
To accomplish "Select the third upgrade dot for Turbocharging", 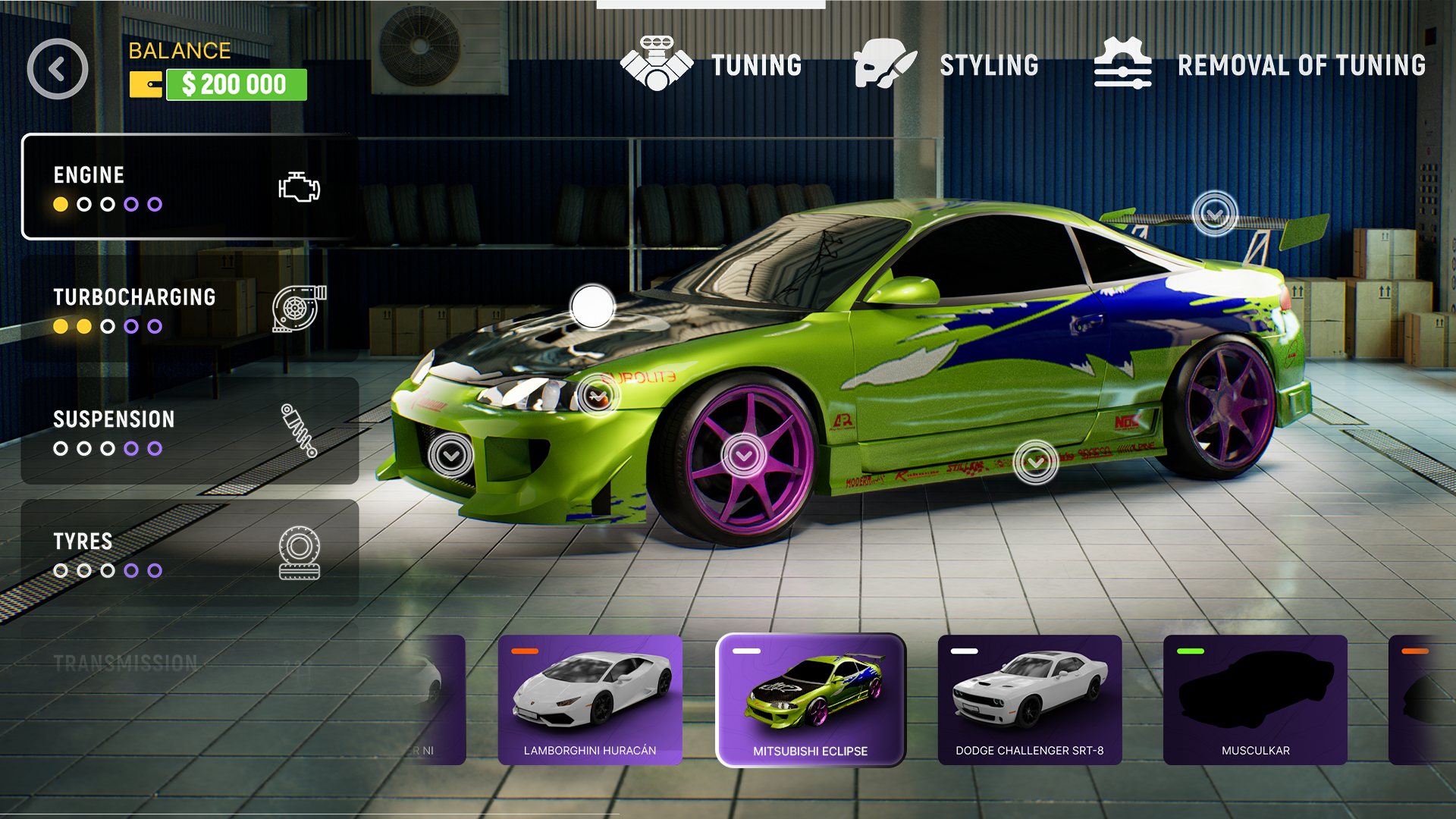I will point(106,326).
